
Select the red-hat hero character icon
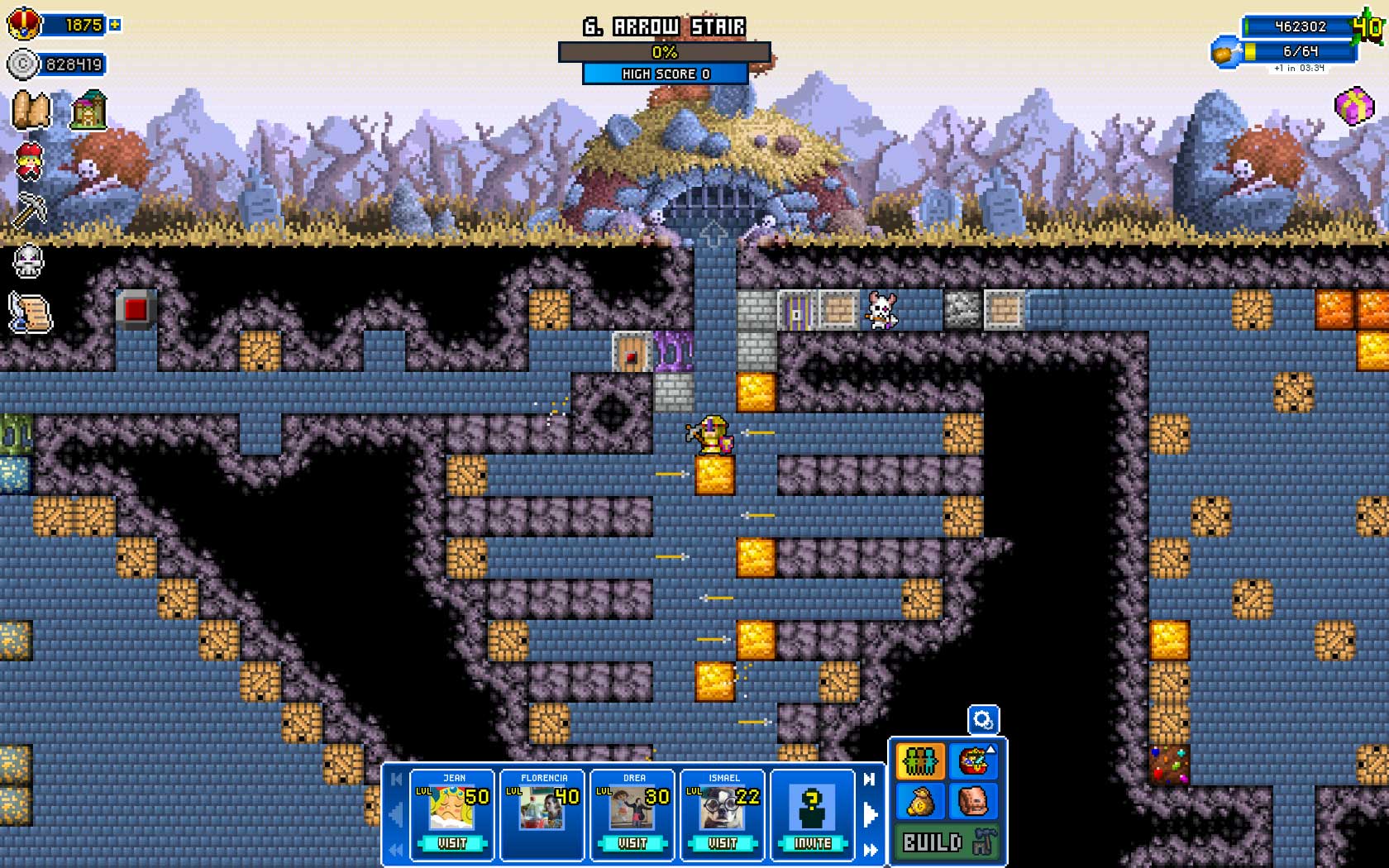click(30, 160)
